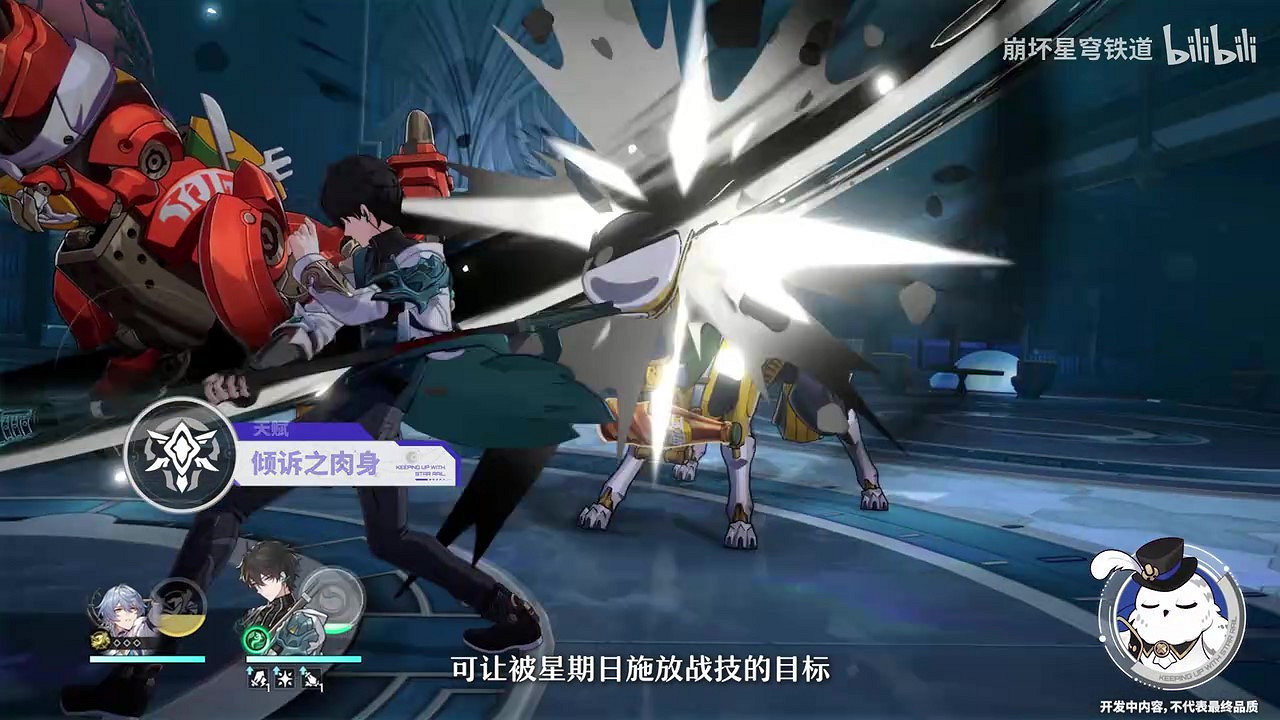Click the star-shaped buff icon
Image resolution: width=1280 pixels, height=720 pixels.
point(283,677)
